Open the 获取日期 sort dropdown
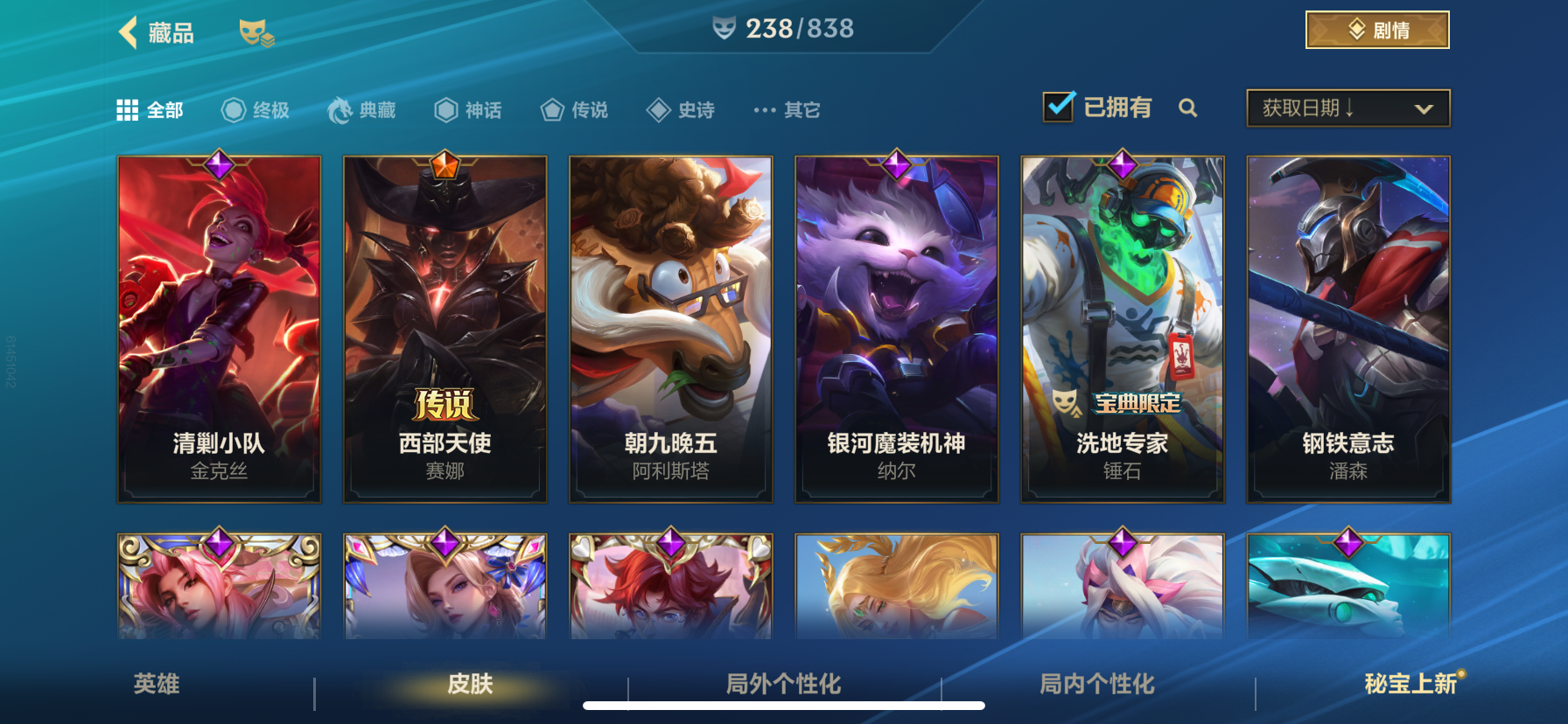 (x=1347, y=108)
